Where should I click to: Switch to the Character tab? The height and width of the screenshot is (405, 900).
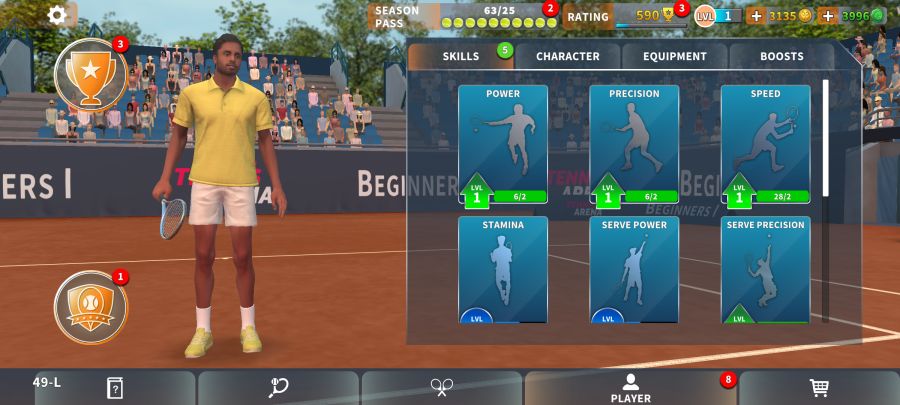(x=568, y=57)
